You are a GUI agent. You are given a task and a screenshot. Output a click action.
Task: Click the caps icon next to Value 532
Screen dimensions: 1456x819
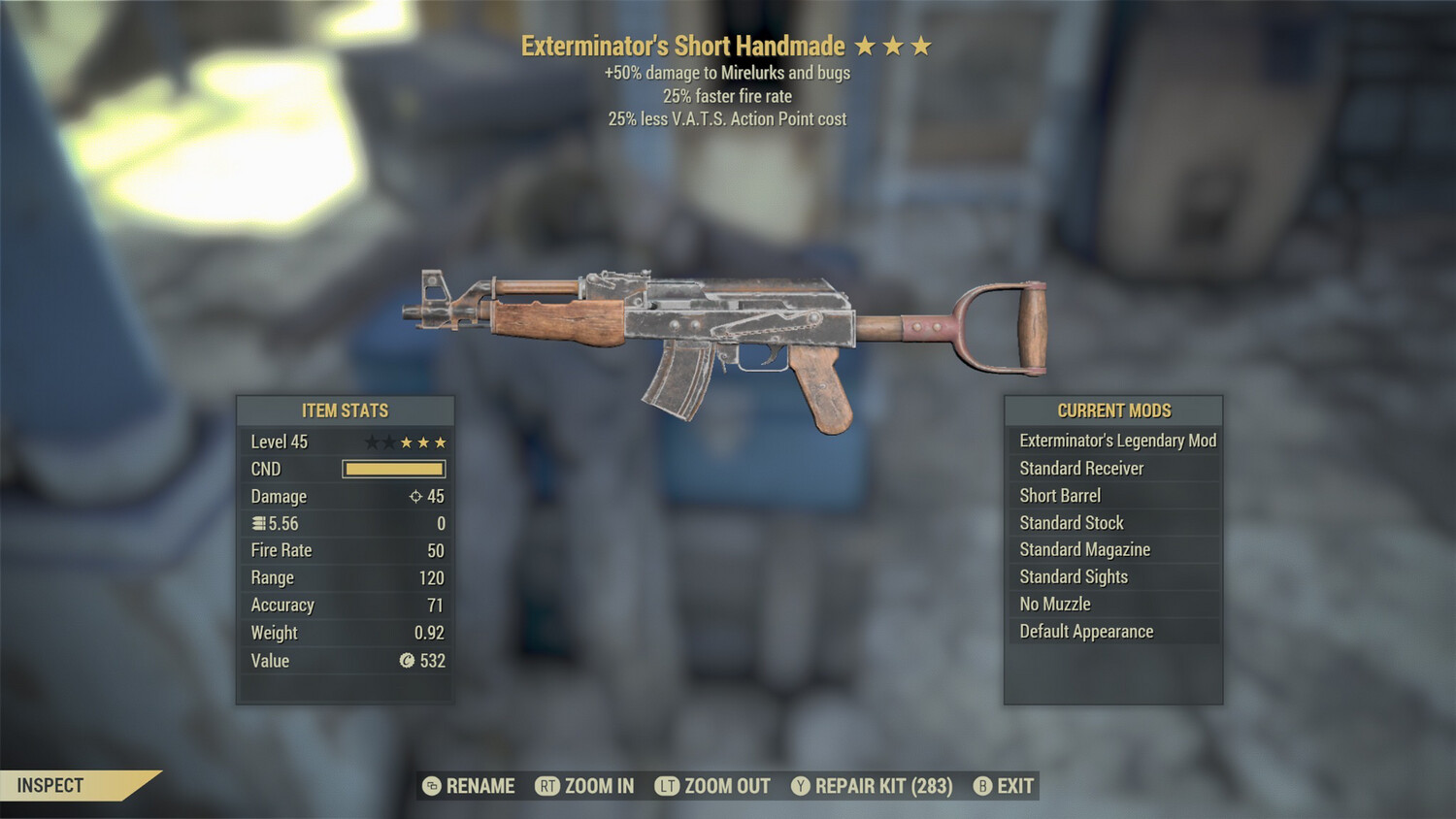408,661
